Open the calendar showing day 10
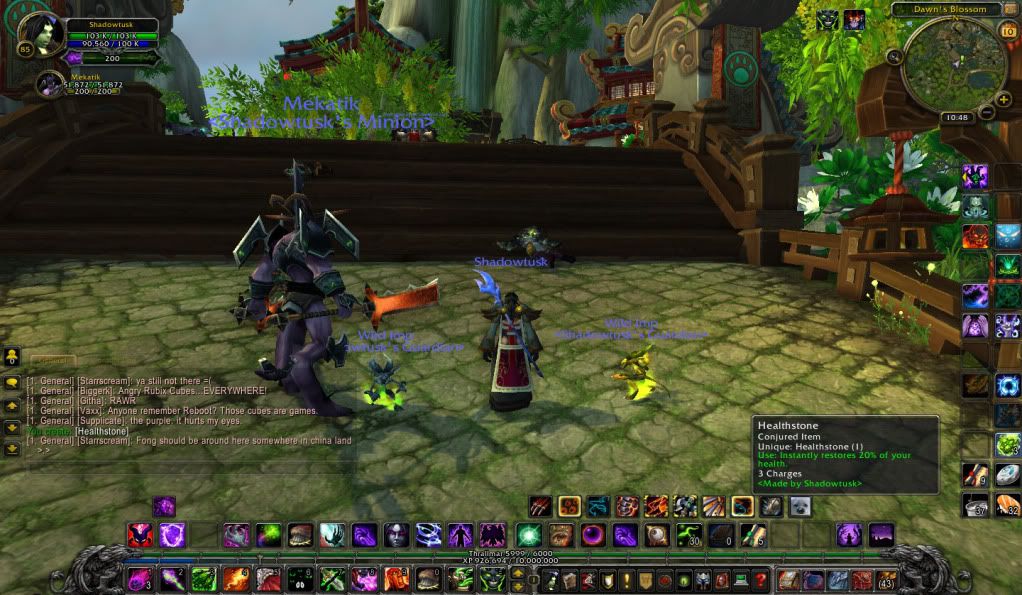 click(x=1007, y=30)
